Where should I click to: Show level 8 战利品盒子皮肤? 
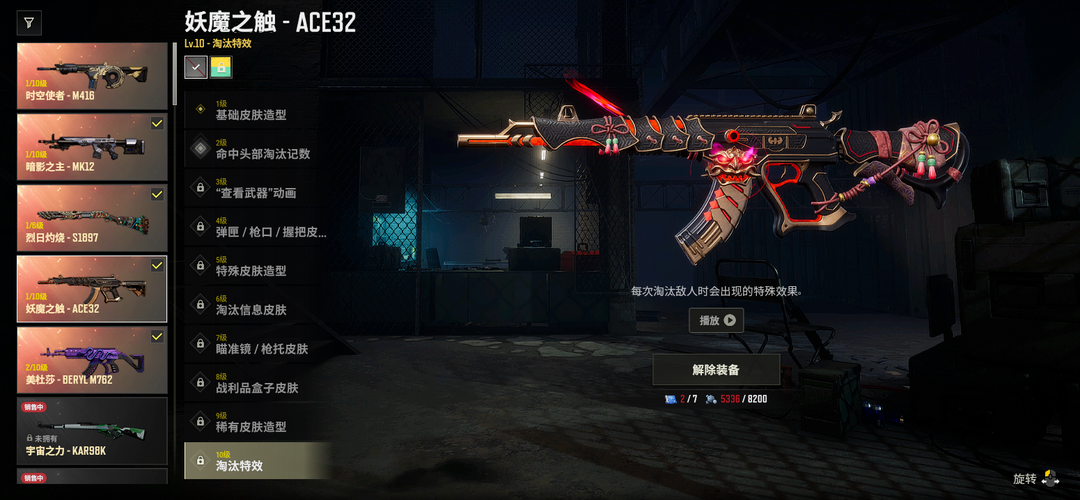click(257, 383)
